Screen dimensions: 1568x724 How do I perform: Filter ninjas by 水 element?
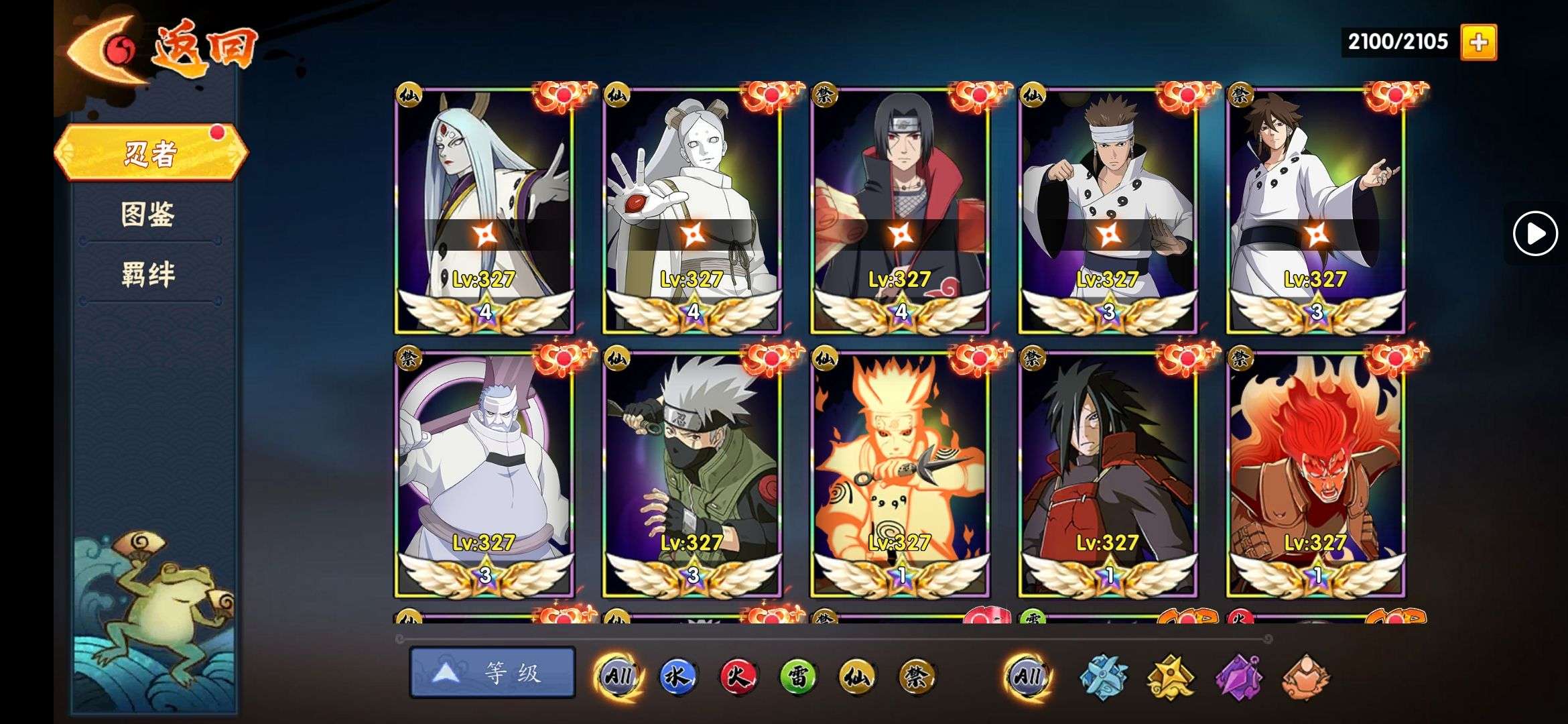[677, 677]
